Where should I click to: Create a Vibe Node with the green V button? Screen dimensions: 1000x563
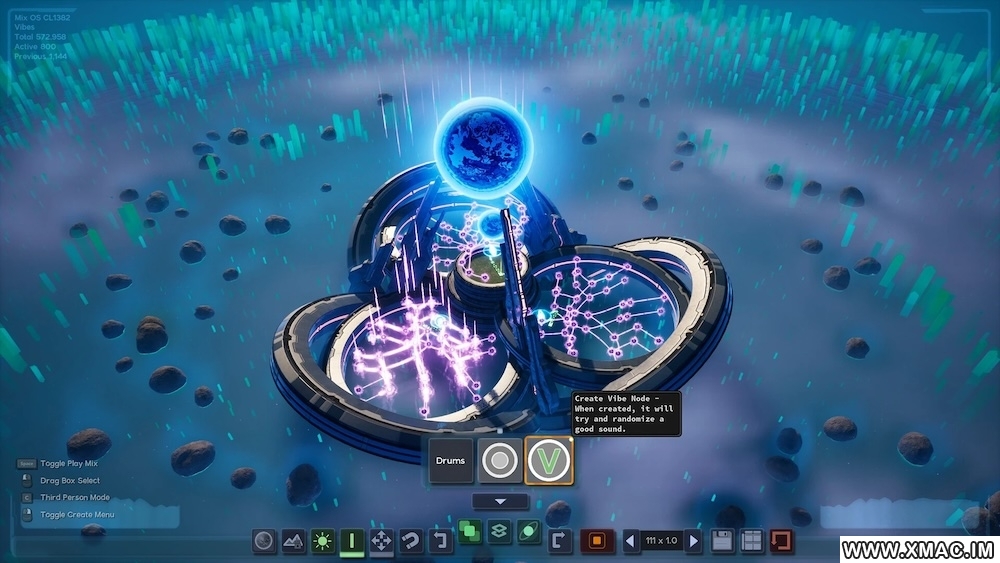(x=549, y=461)
